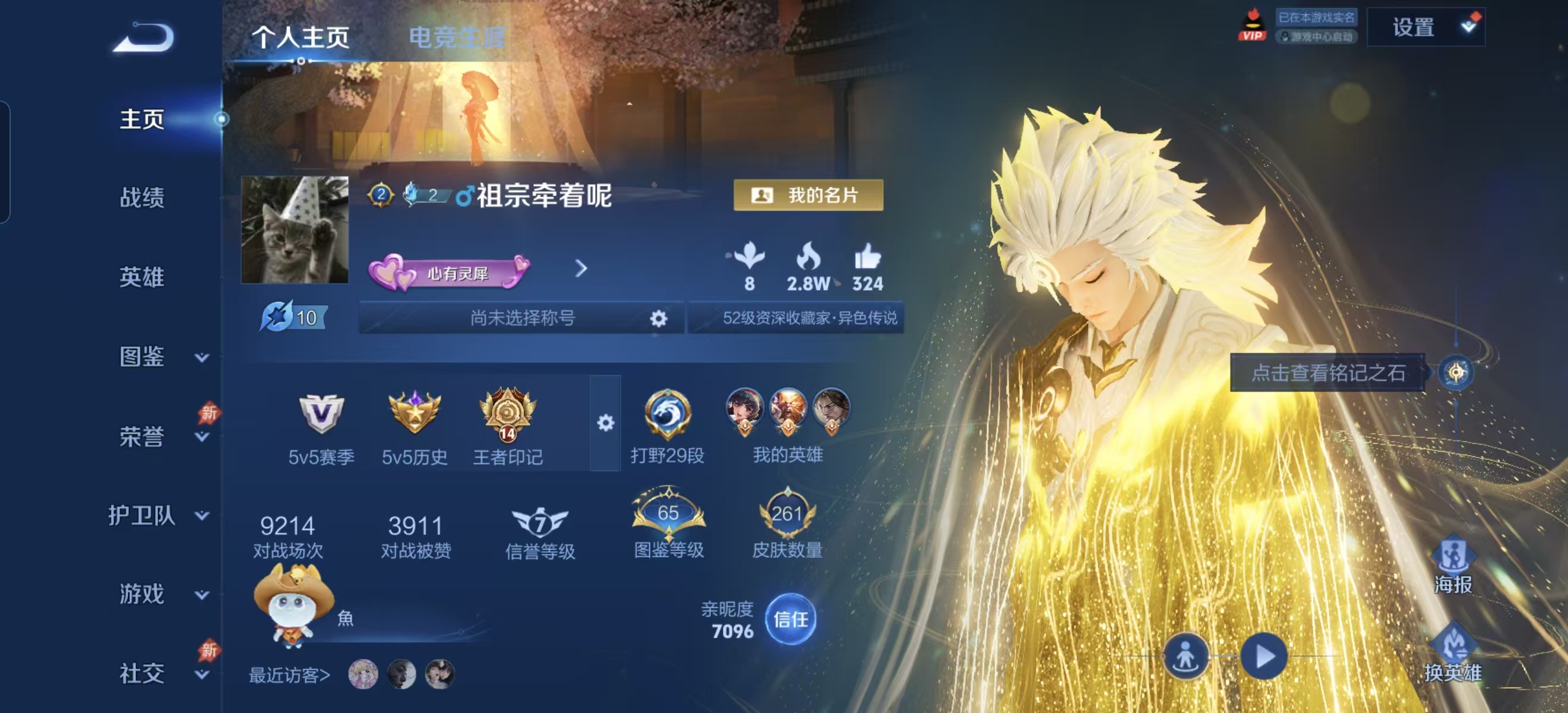1568x713 pixels.
Task: View the 5v5赛季 rank badge
Action: click(321, 426)
